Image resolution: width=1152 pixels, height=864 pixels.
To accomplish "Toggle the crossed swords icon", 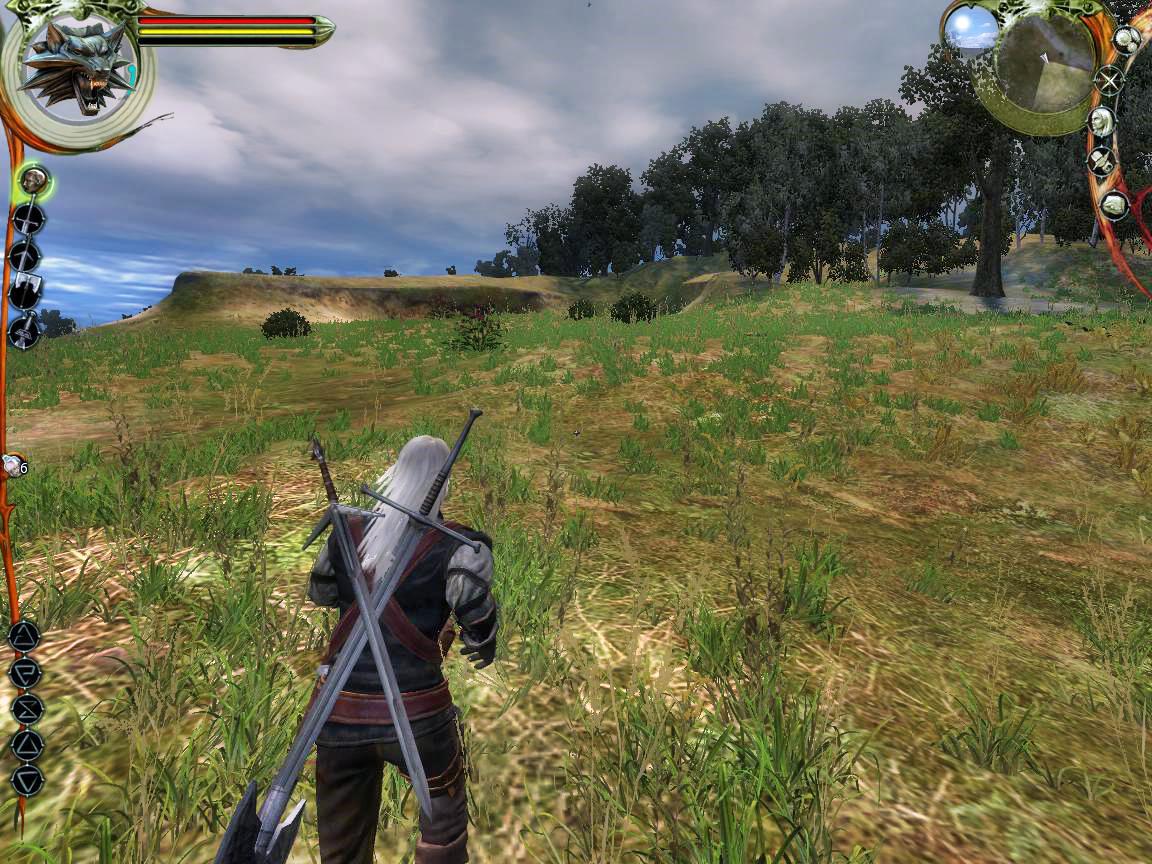I will [1108, 80].
